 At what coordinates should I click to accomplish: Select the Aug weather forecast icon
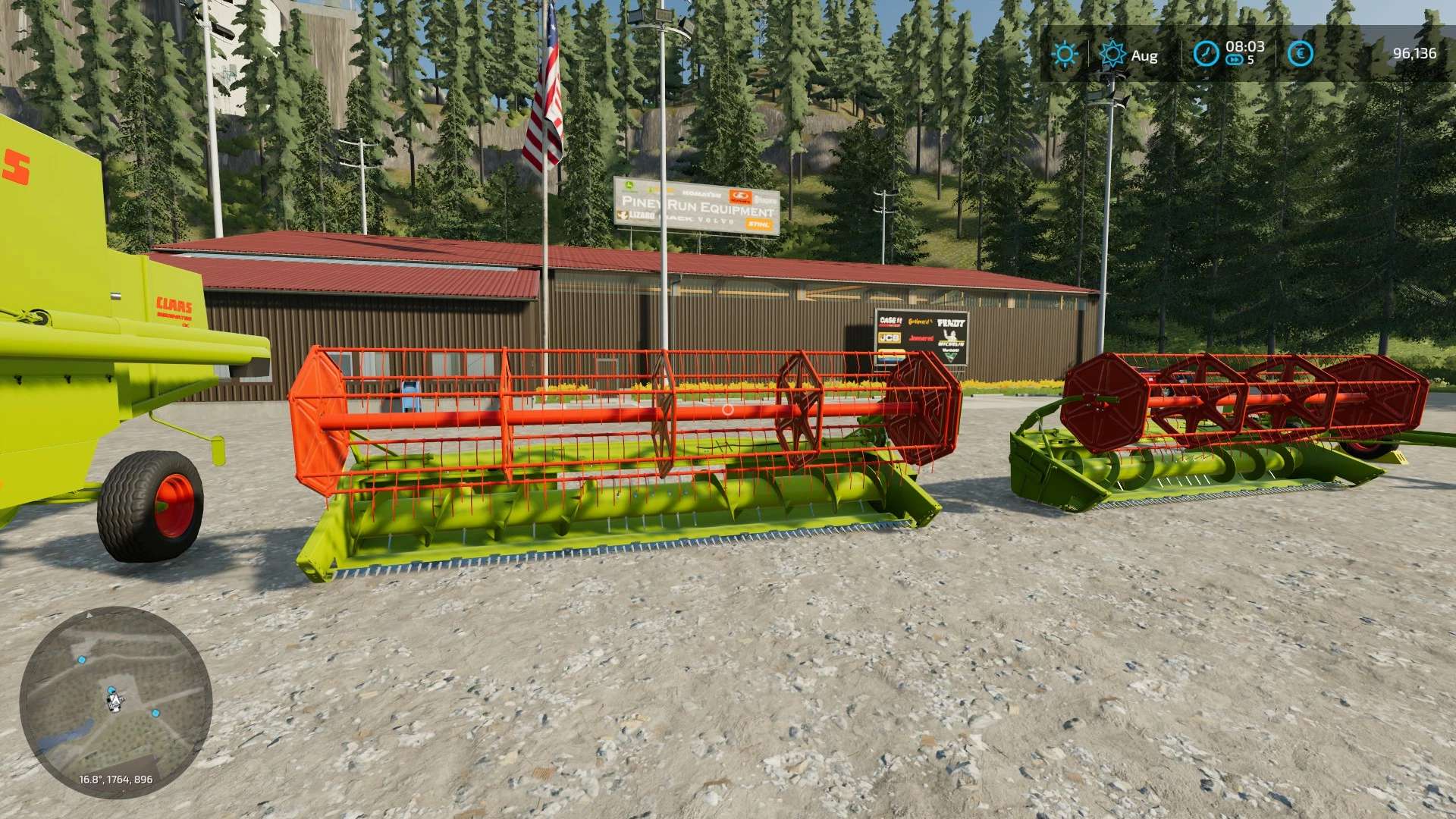pyautogui.click(x=1112, y=54)
